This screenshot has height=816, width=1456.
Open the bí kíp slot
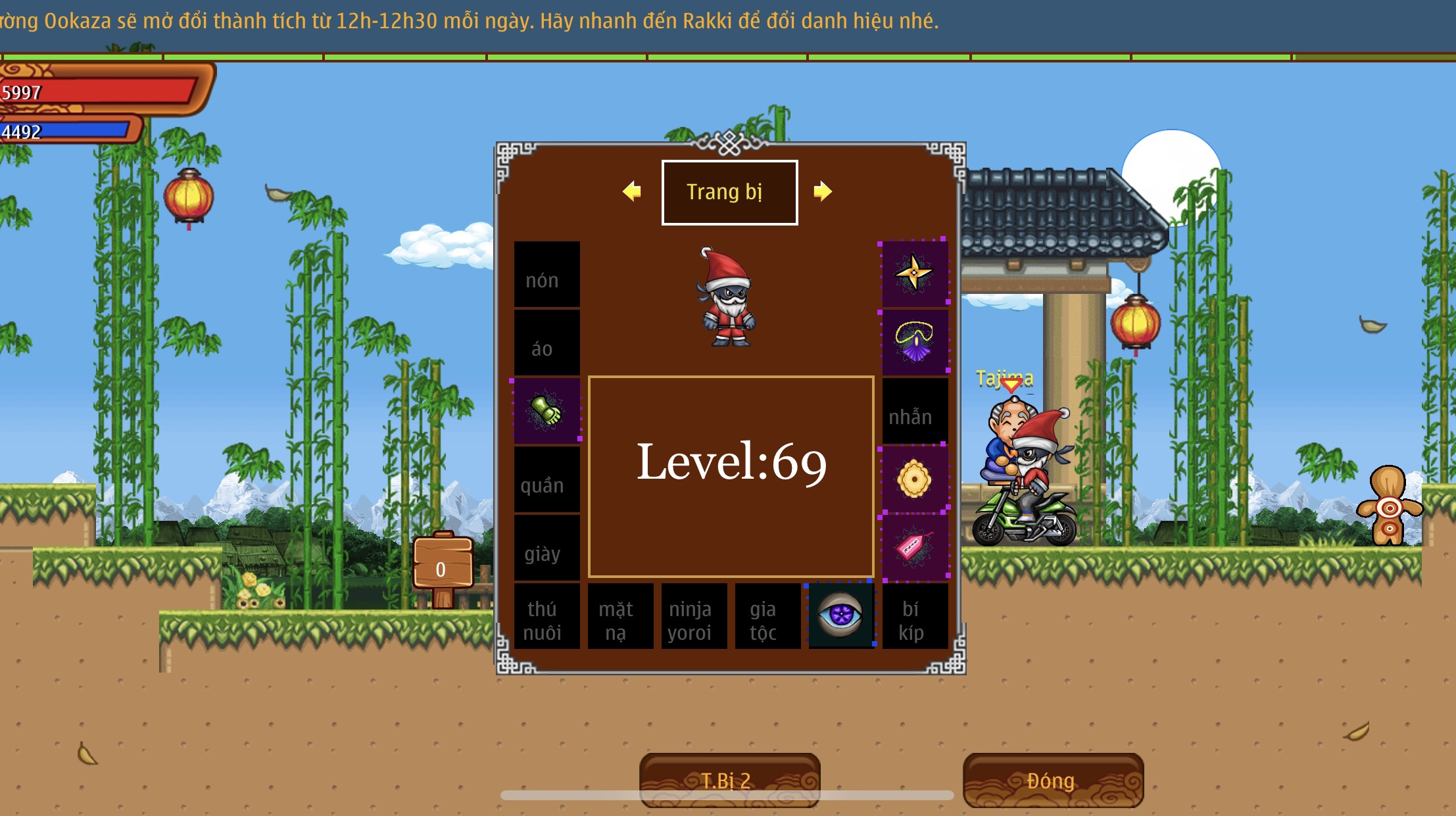[914, 616]
